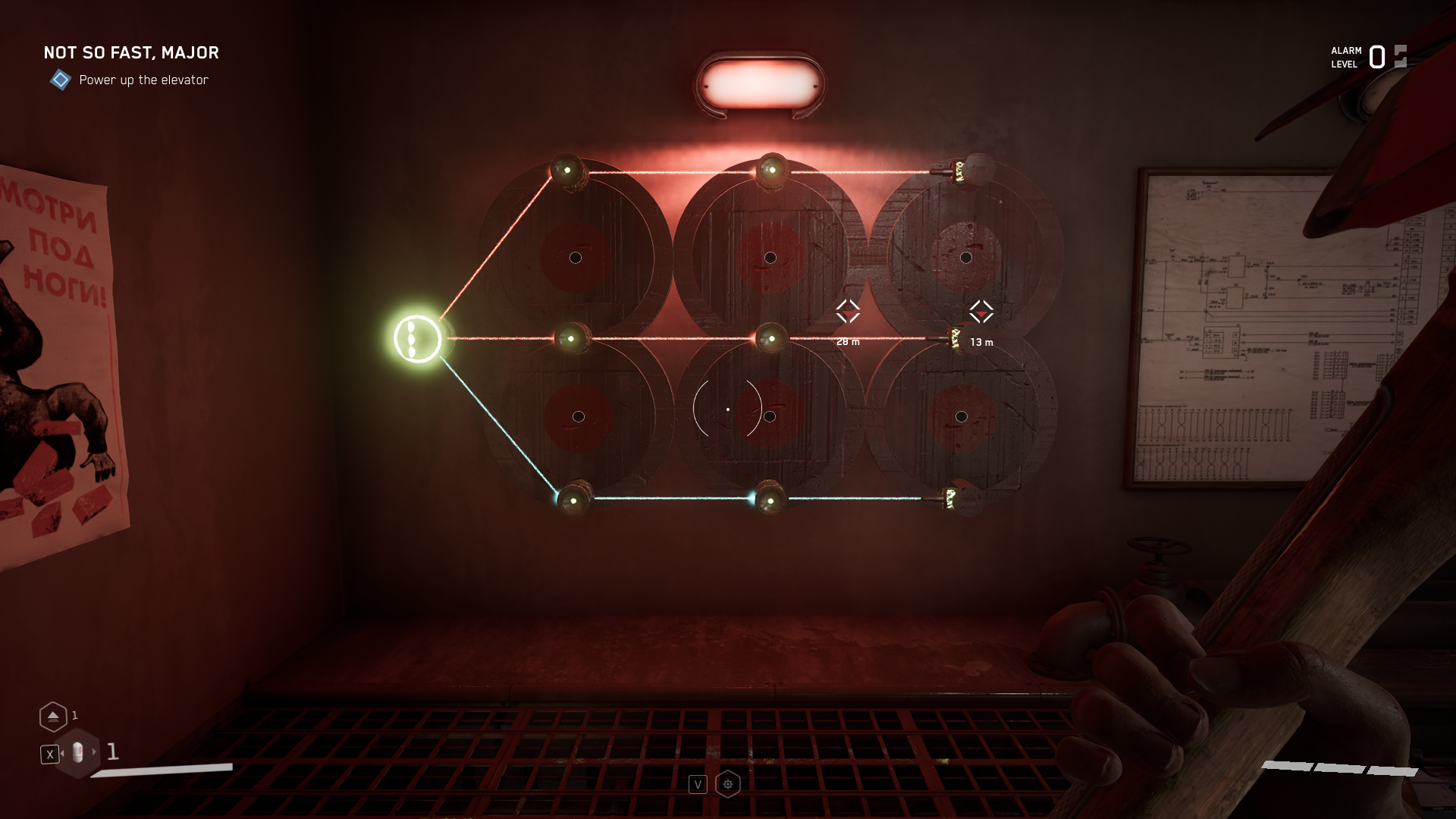Screen dimensions: 1456x819
Task: Click the 13 m waypoint marker
Action: tap(981, 312)
